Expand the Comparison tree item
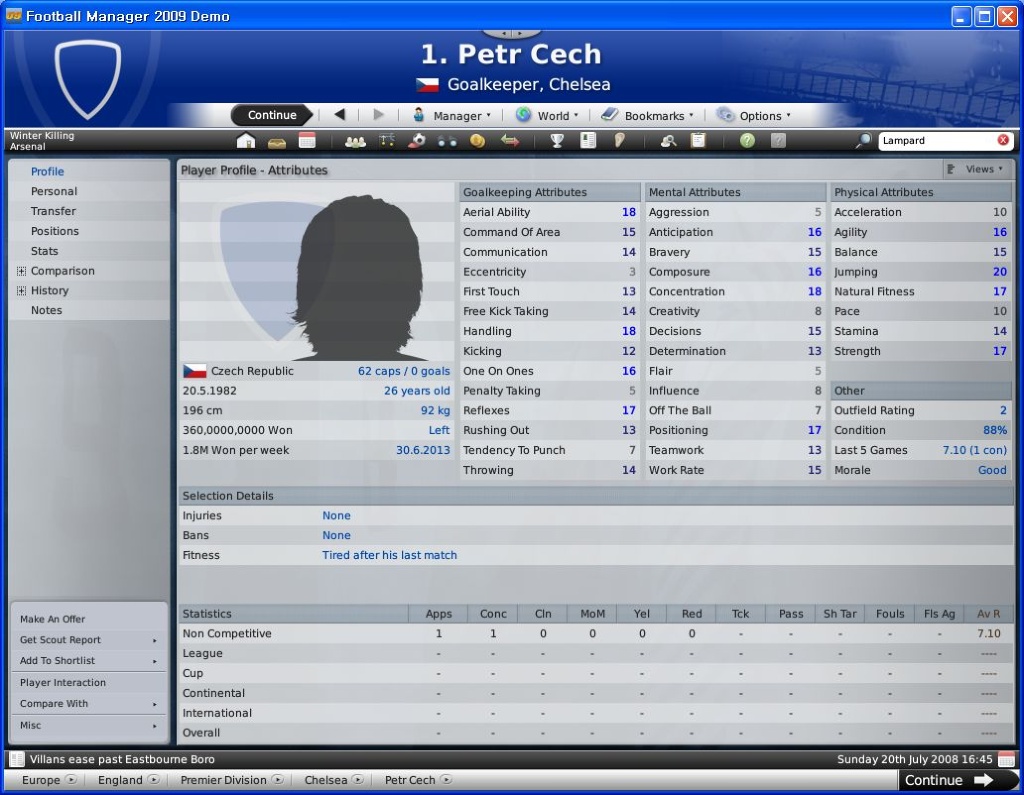The height and width of the screenshot is (795, 1024). (21, 271)
